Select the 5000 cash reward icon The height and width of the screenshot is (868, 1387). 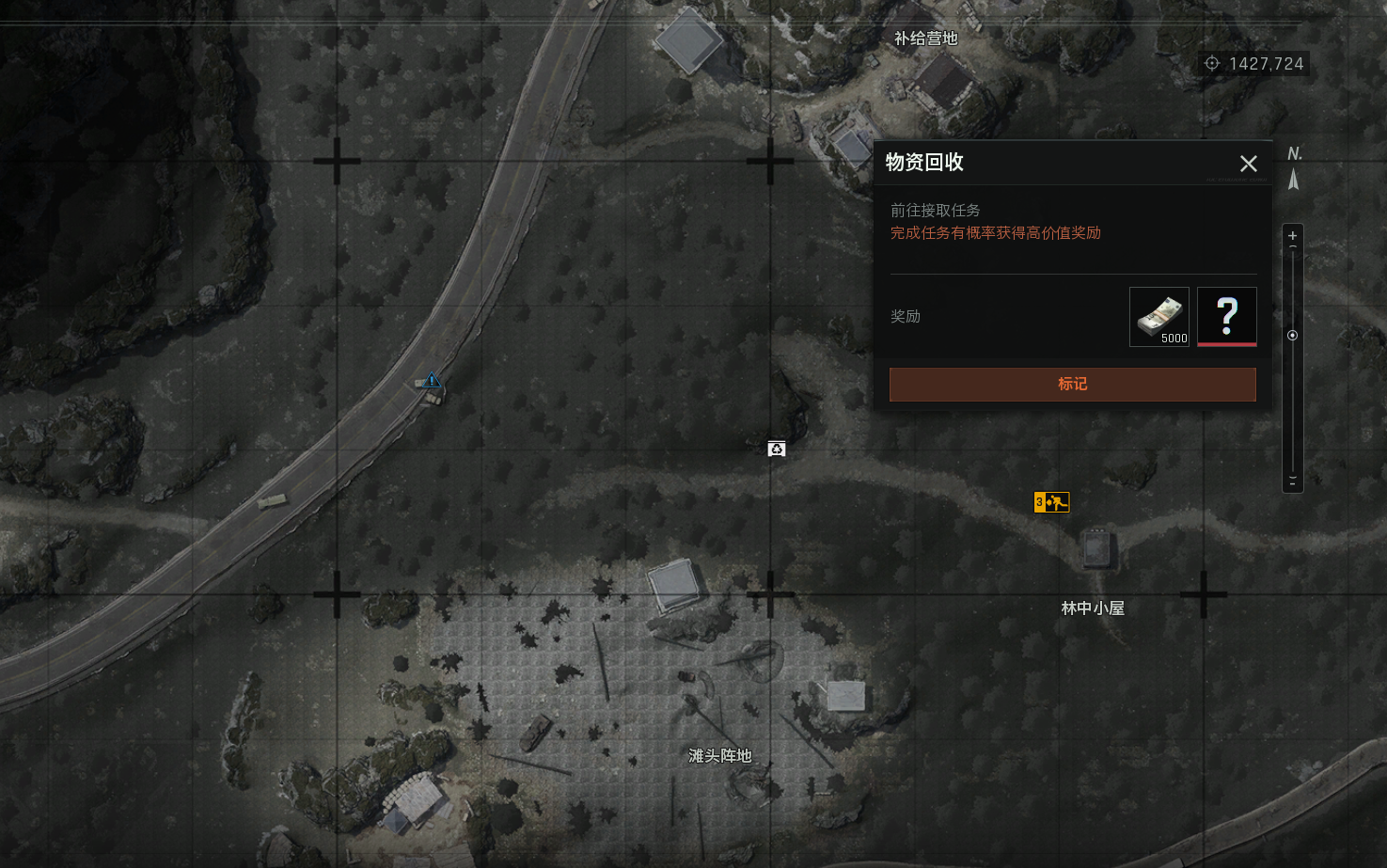click(1158, 317)
